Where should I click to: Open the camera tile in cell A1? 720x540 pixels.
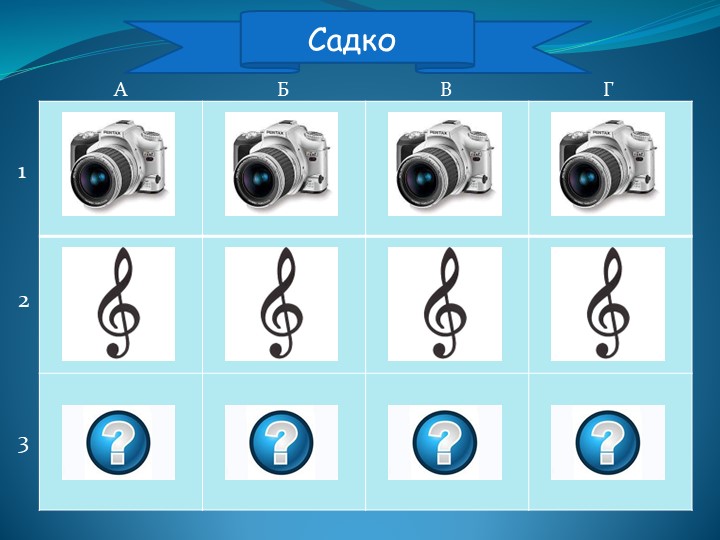point(118,164)
